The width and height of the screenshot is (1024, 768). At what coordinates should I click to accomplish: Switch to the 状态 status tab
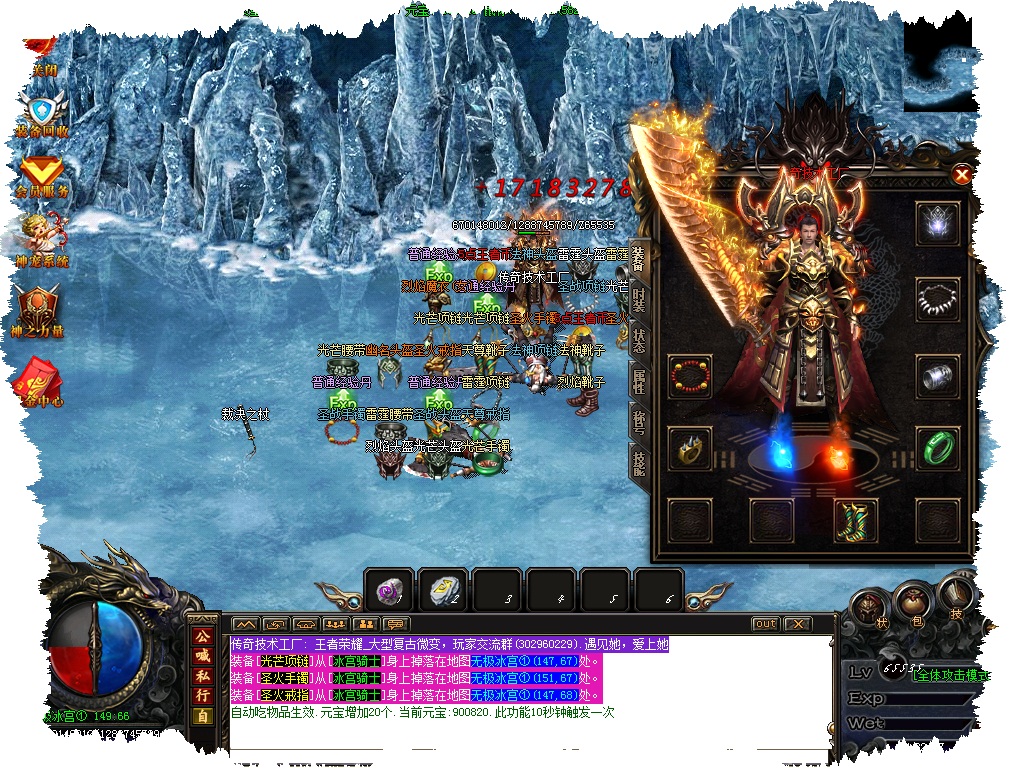[640, 341]
